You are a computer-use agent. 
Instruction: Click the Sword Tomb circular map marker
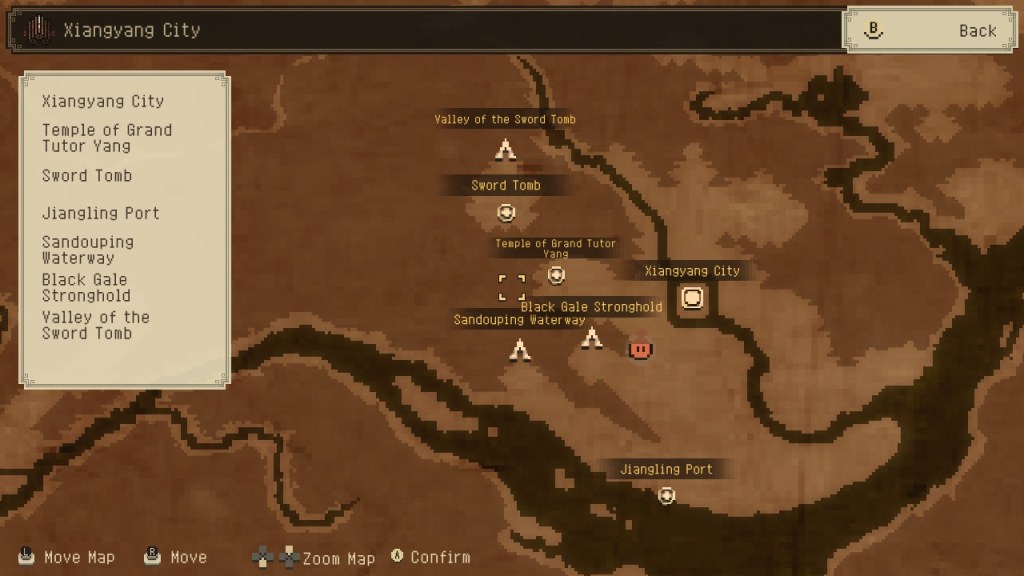point(506,212)
